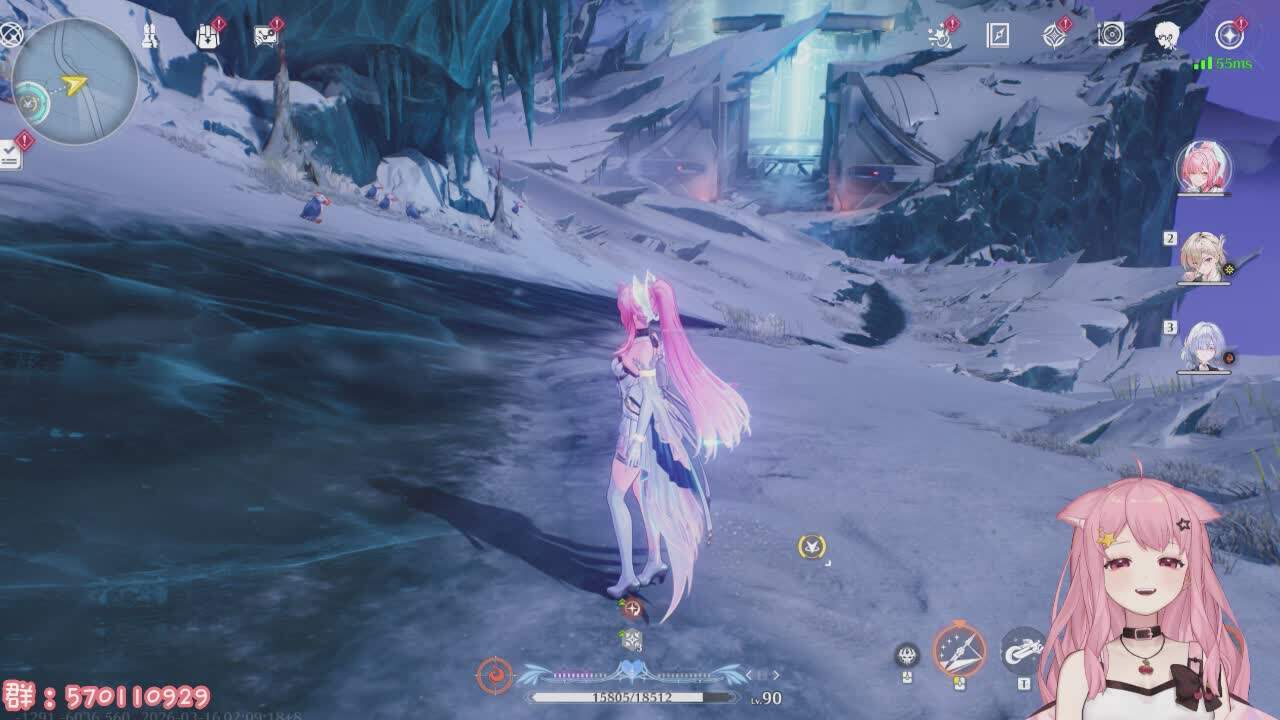Open the circled star icon above ping
The image size is (1280, 720).
coord(1229,36)
